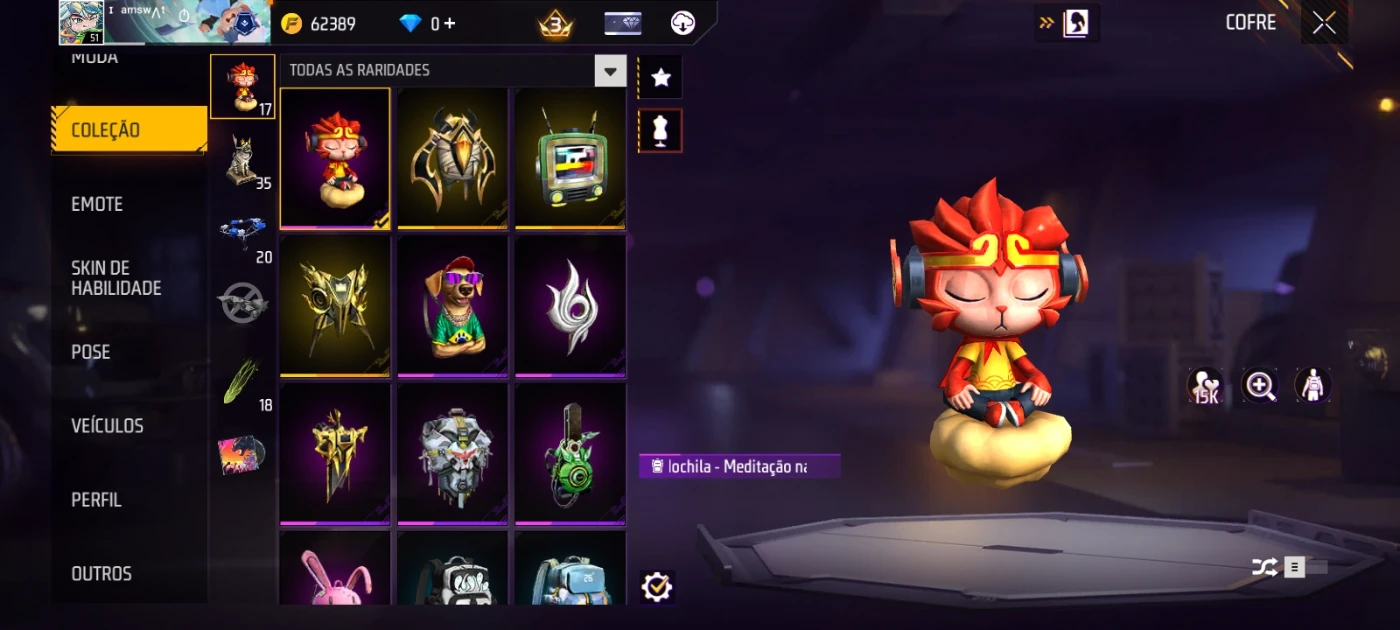1400x630 pixels.
Task: Open Skin de Habilidade section
Action: point(116,278)
